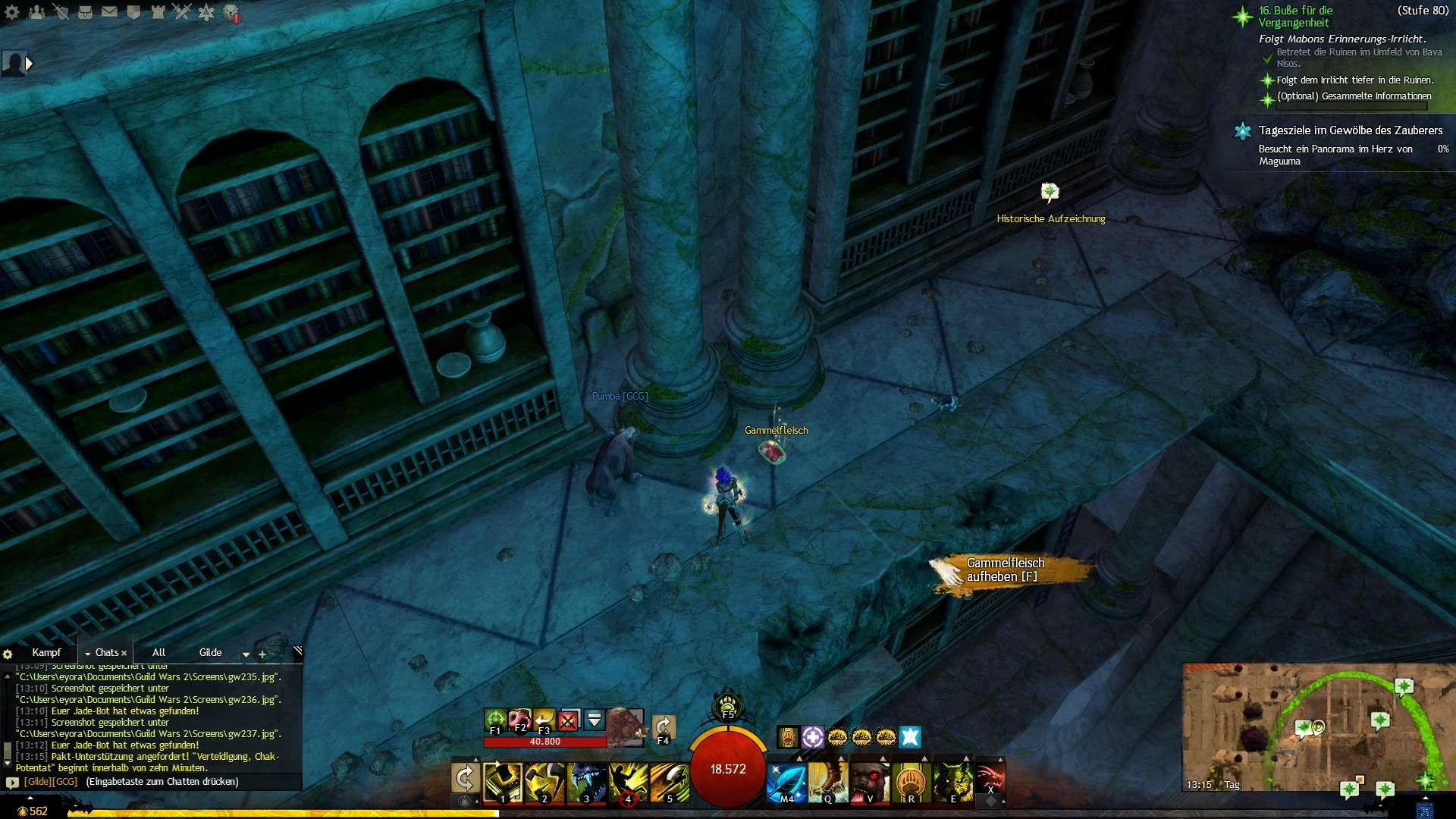The width and height of the screenshot is (1456, 819).
Task: Open the lion icon with red alert
Action: 231,12
